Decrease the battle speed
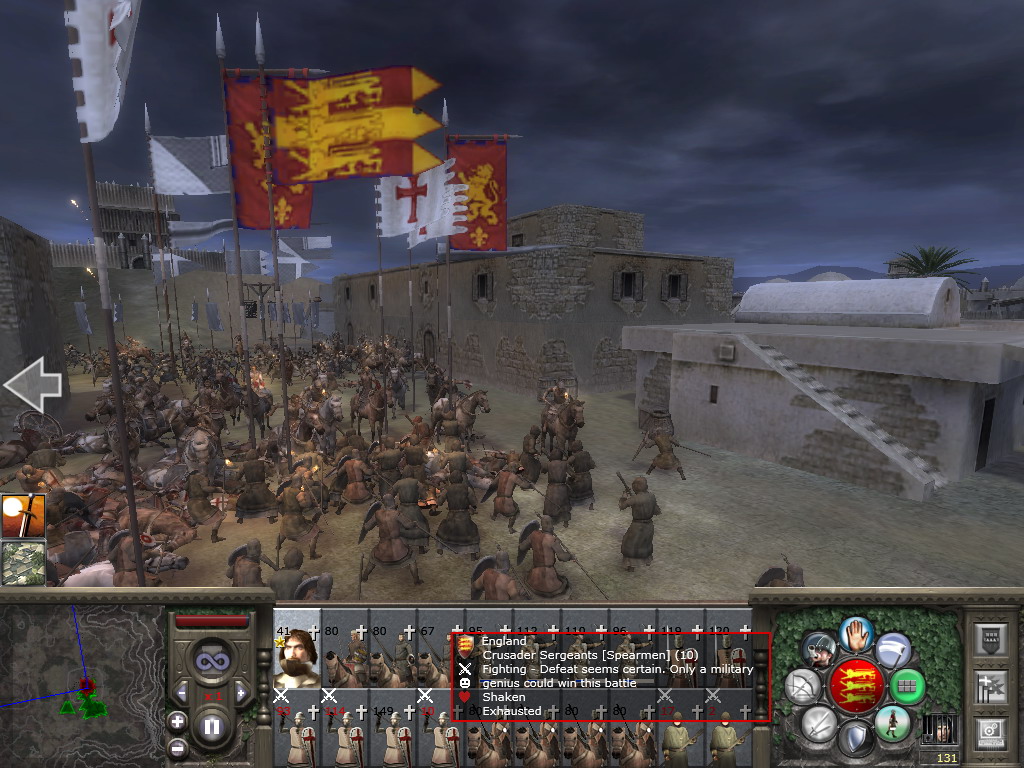 click(x=183, y=691)
